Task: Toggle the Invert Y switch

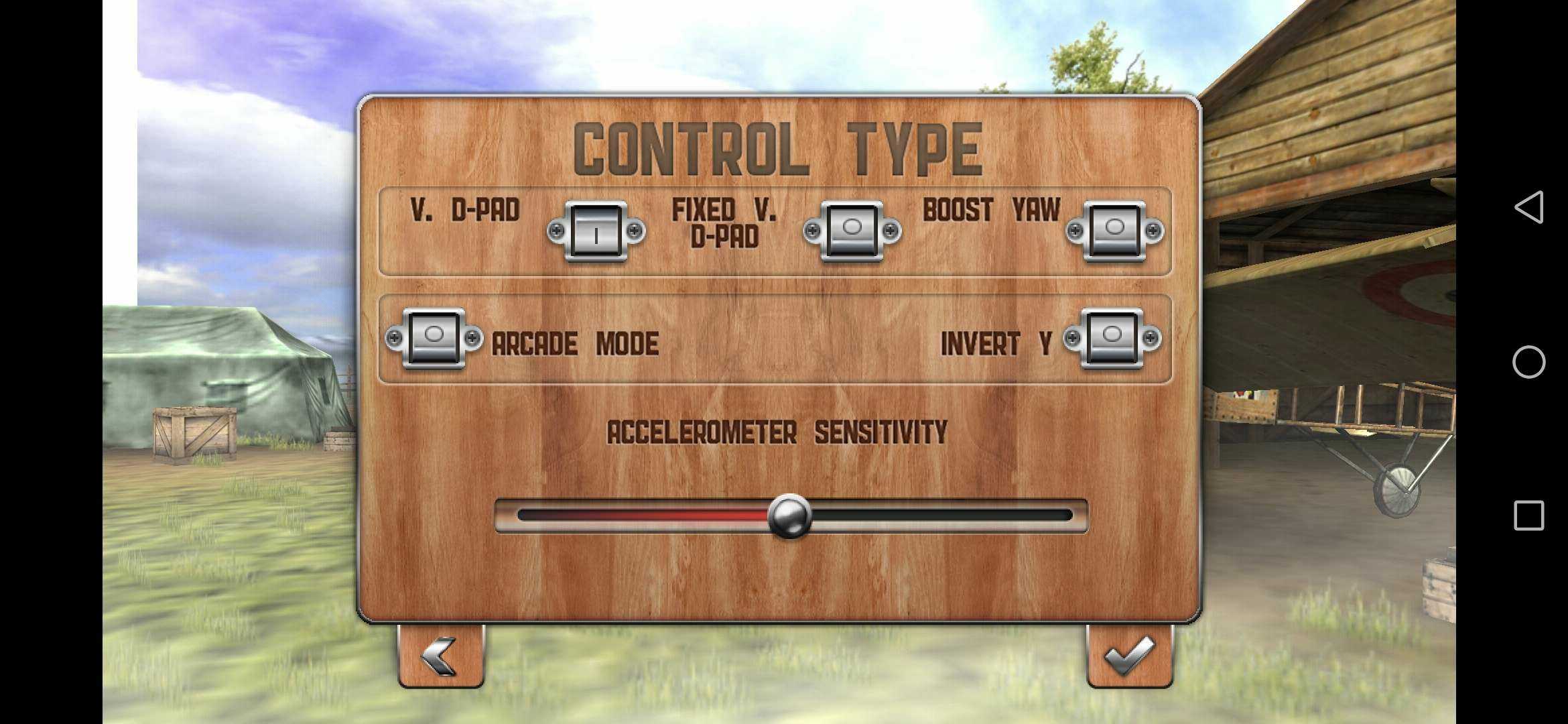Action: [1112, 339]
